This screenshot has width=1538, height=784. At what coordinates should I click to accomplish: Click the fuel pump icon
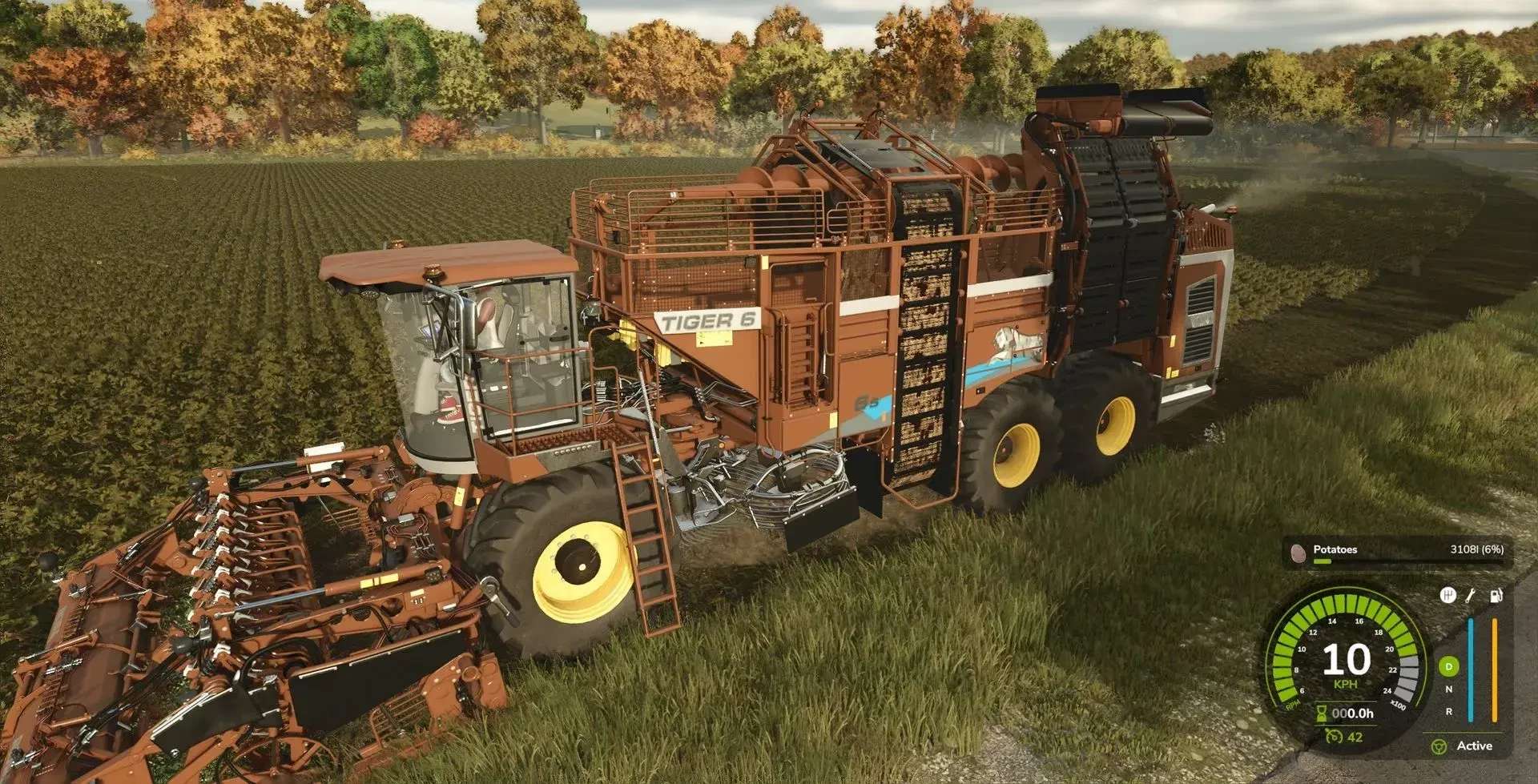click(x=1496, y=596)
